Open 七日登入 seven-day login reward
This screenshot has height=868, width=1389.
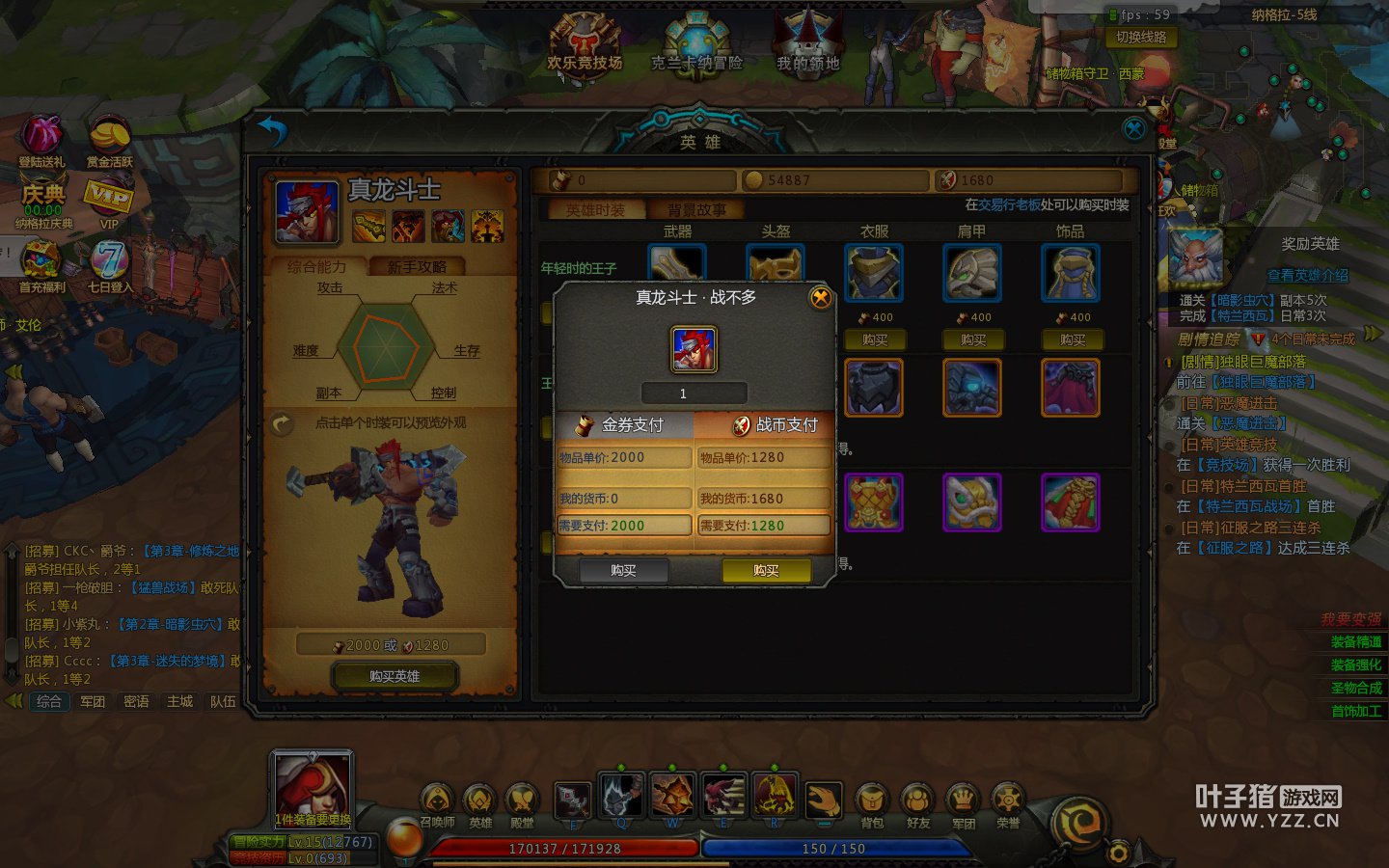click(x=110, y=265)
